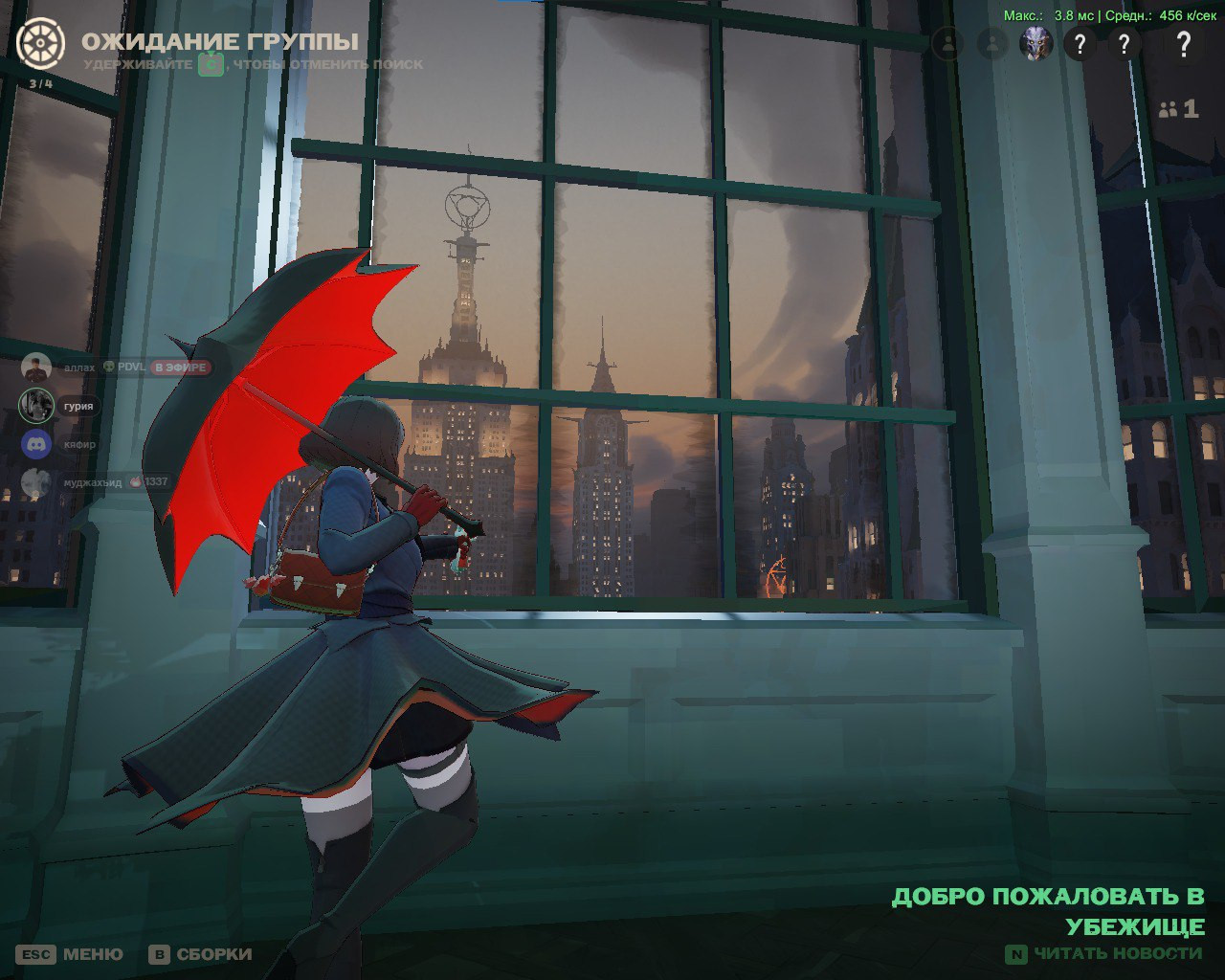The width and height of the screenshot is (1225, 980).
Task: Click the second empty party slot silhouette
Action: click(x=991, y=44)
